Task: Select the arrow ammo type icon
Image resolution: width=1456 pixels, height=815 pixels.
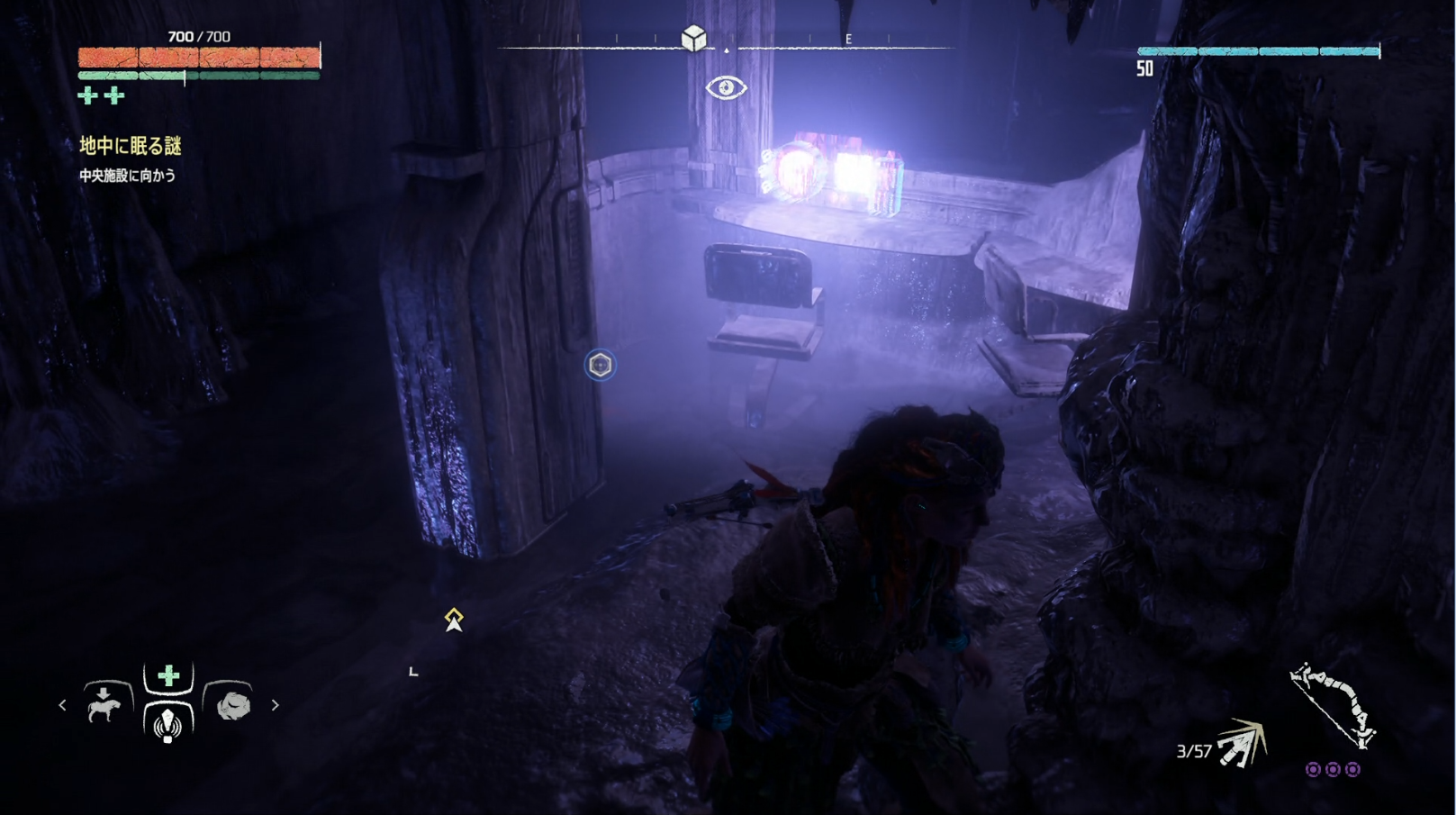Action: (x=1241, y=745)
